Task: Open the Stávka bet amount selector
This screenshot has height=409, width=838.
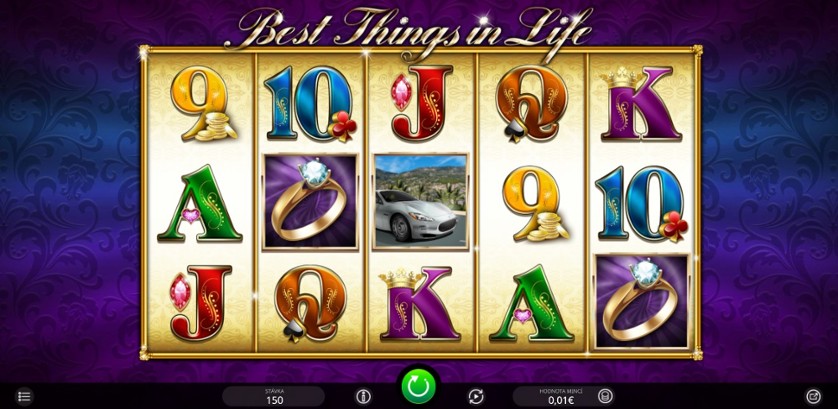Action: point(273,397)
